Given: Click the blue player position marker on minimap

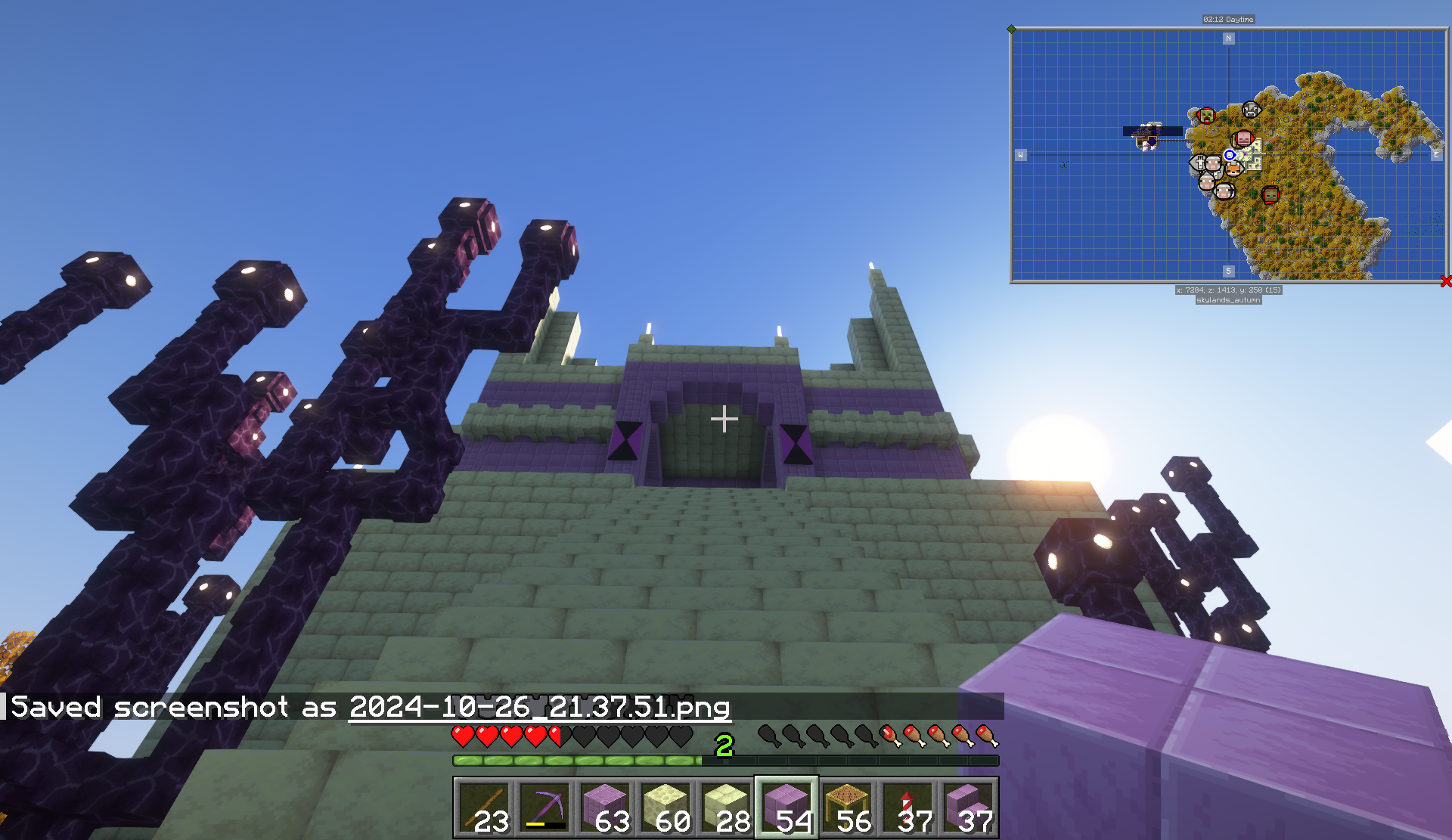Looking at the screenshot, I should pos(1230,155).
